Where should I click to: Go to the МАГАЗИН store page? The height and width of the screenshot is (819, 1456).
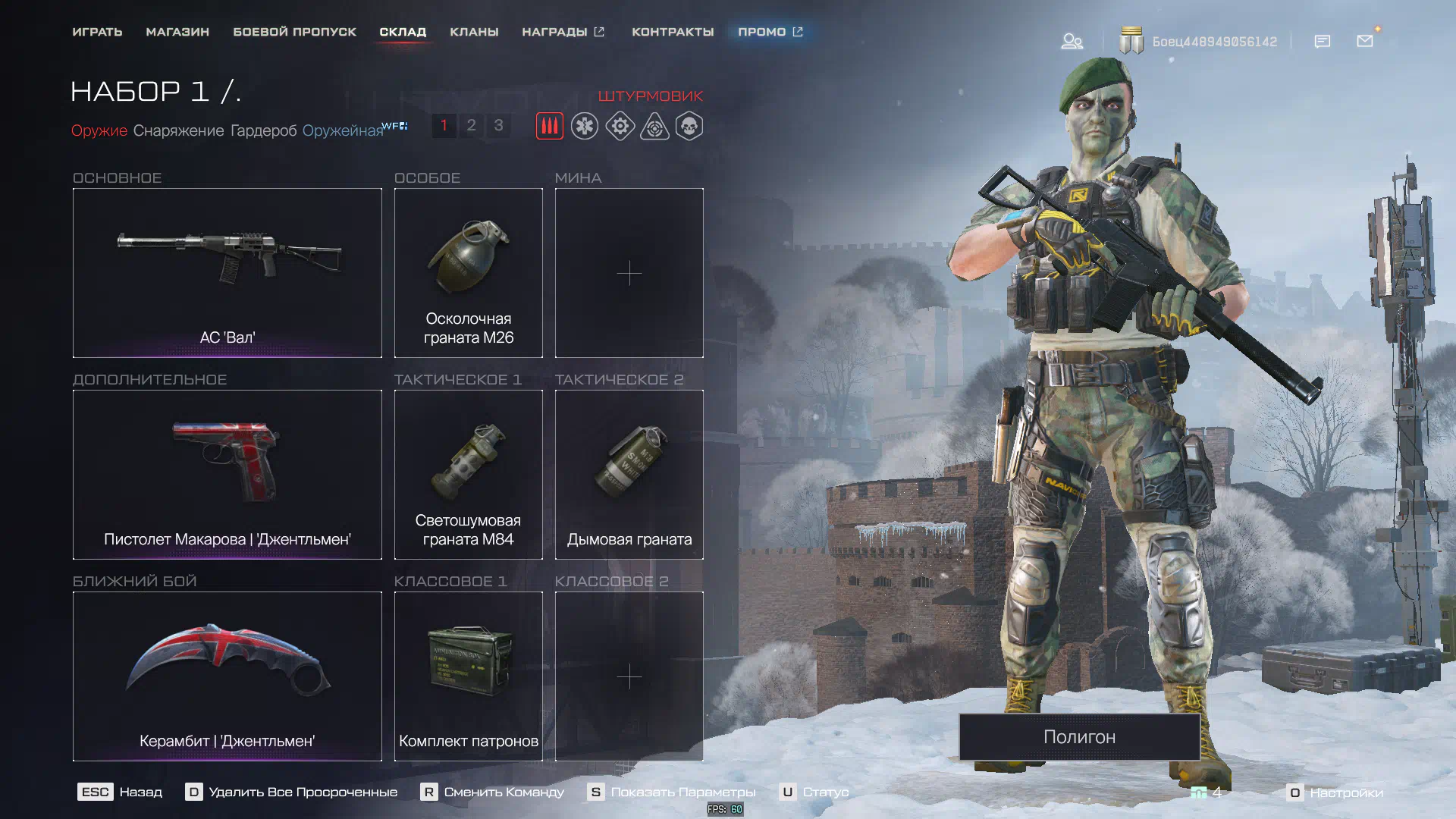(177, 32)
